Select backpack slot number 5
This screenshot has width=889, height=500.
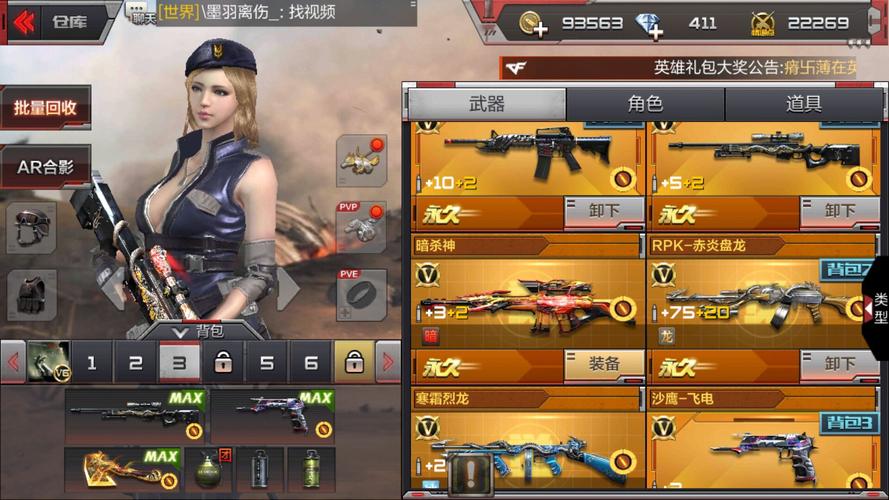point(267,362)
